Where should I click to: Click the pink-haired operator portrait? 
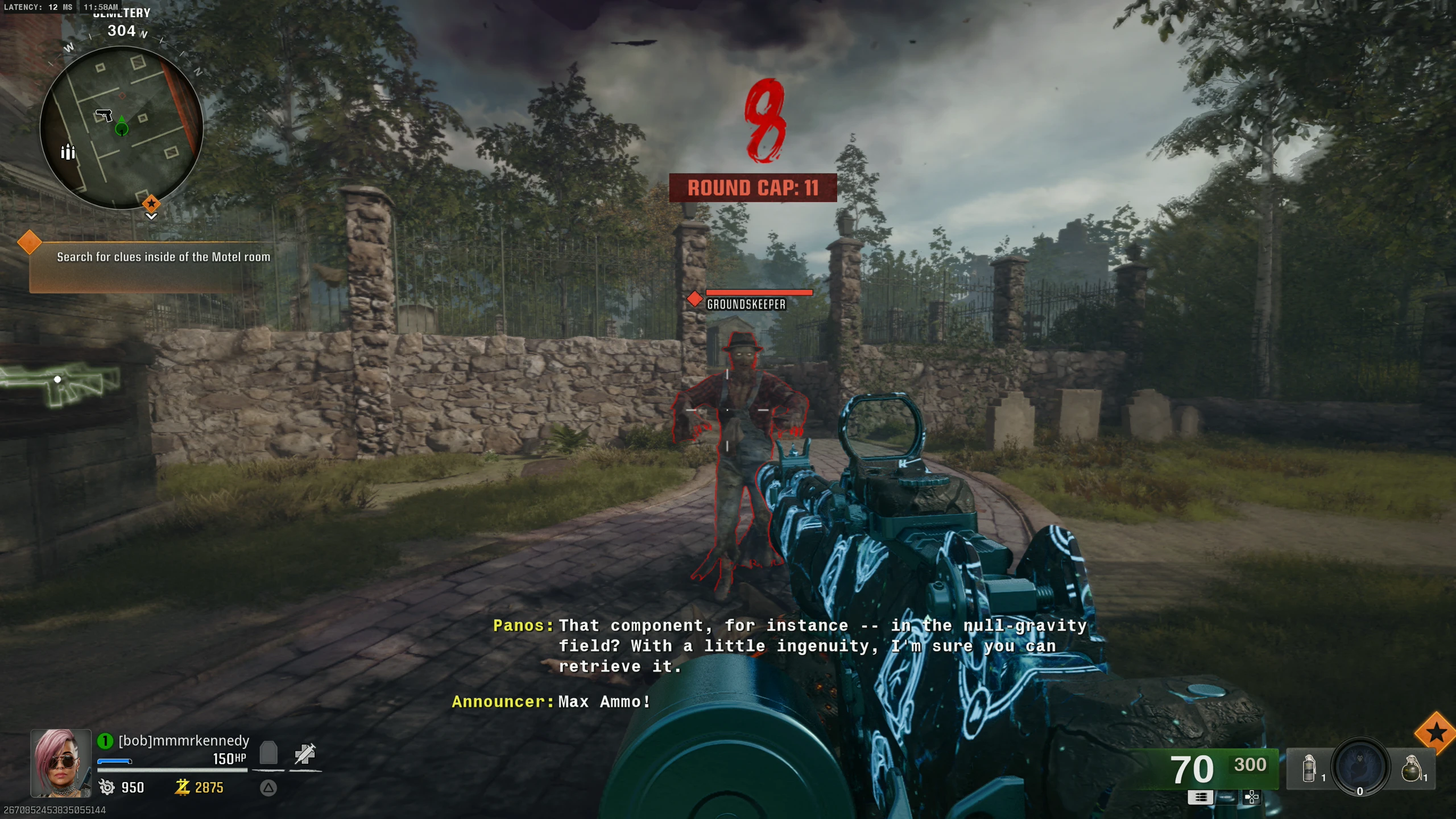tap(60, 763)
